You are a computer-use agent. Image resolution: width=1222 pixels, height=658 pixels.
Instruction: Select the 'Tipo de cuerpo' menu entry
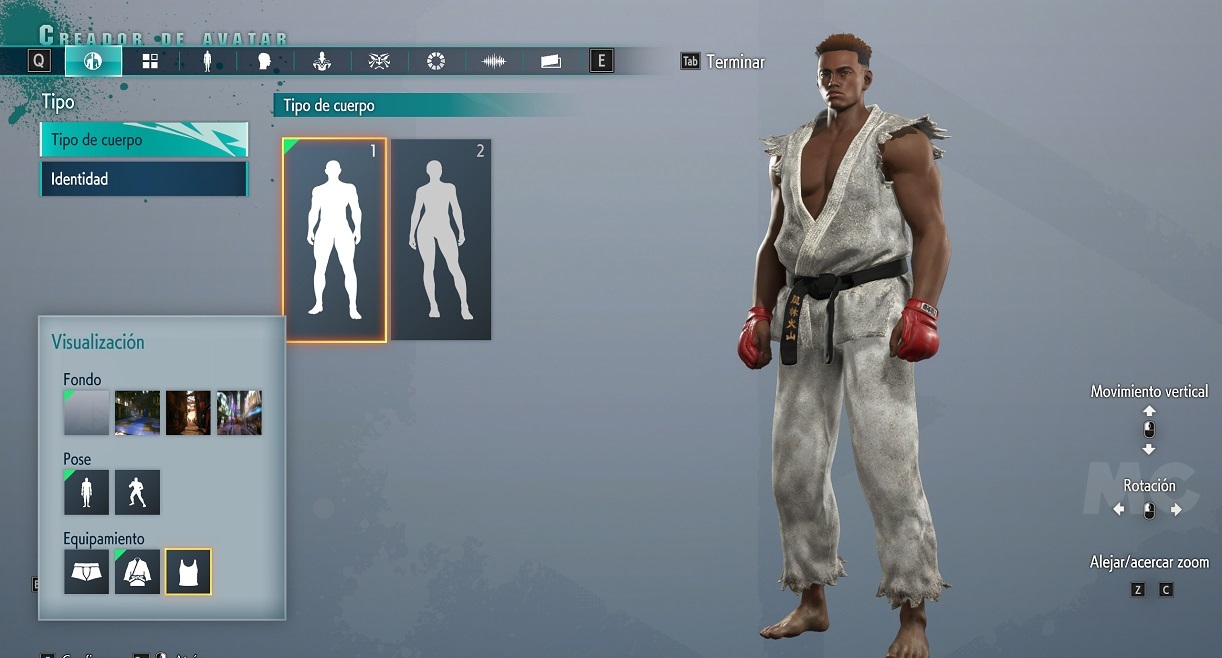point(143,140)
